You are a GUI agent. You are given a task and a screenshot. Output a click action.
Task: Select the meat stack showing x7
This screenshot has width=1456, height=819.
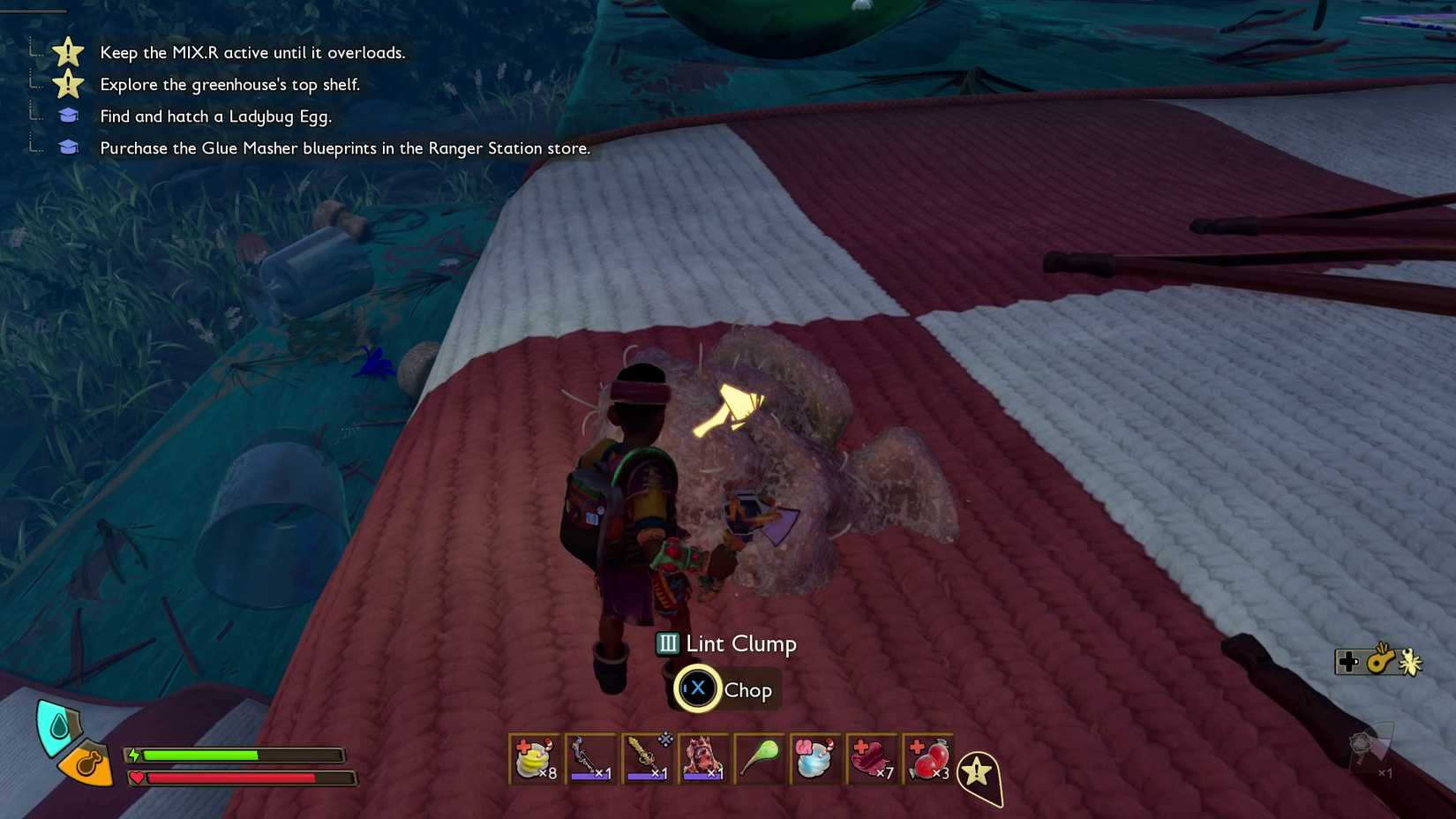click(873, 759)
